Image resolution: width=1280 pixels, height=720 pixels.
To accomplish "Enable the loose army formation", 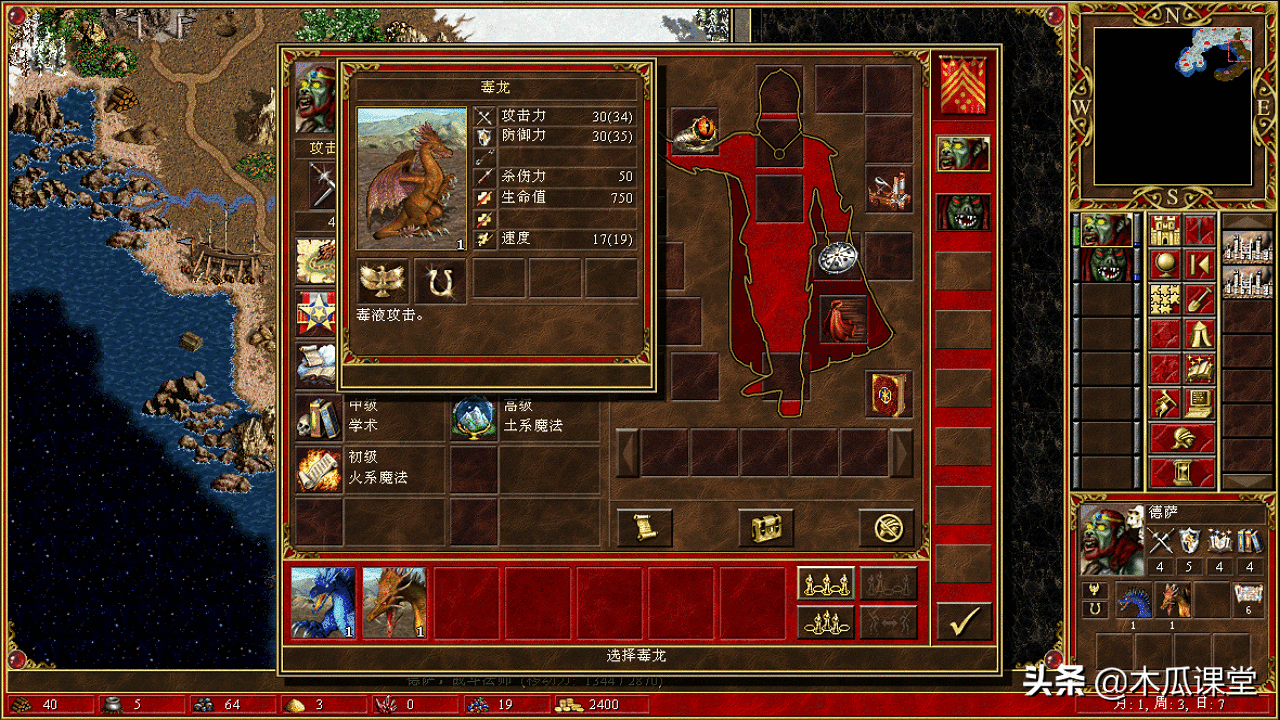I will [x=827, y=582].
